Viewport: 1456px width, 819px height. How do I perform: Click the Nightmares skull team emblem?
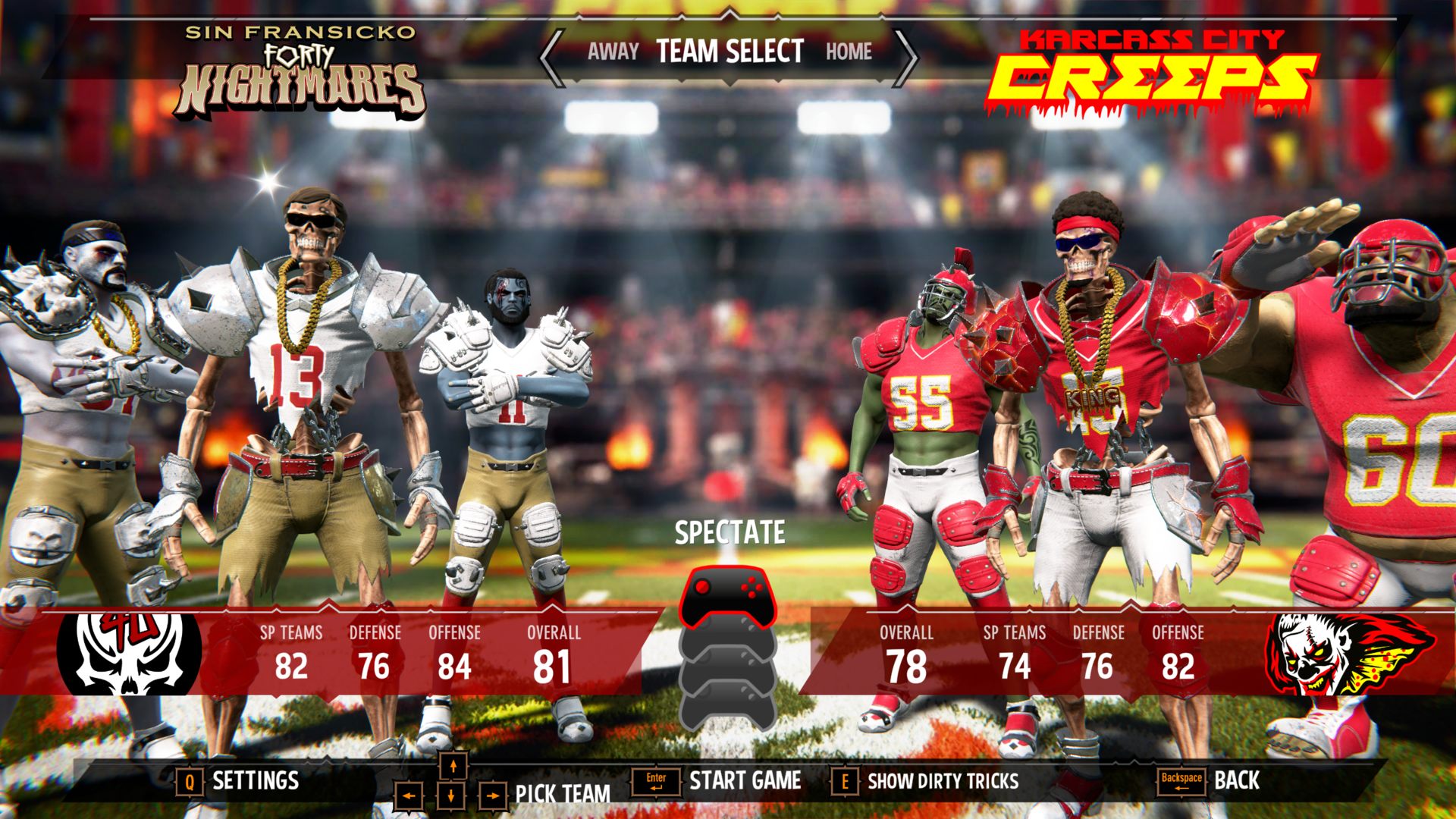point(130,654)
